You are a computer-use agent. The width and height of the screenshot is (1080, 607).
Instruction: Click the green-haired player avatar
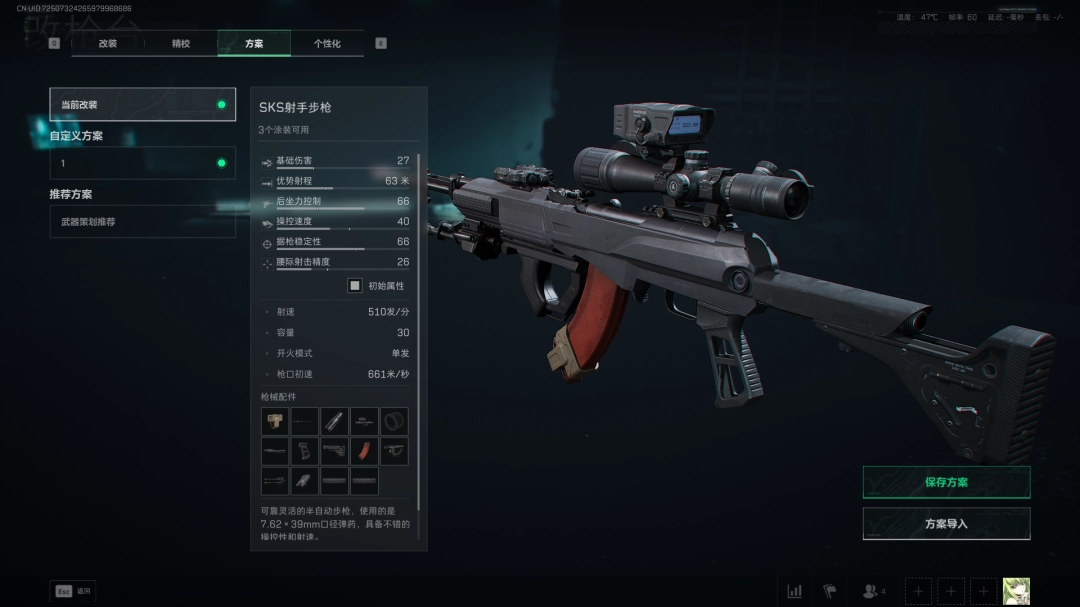coord(1016,591)
